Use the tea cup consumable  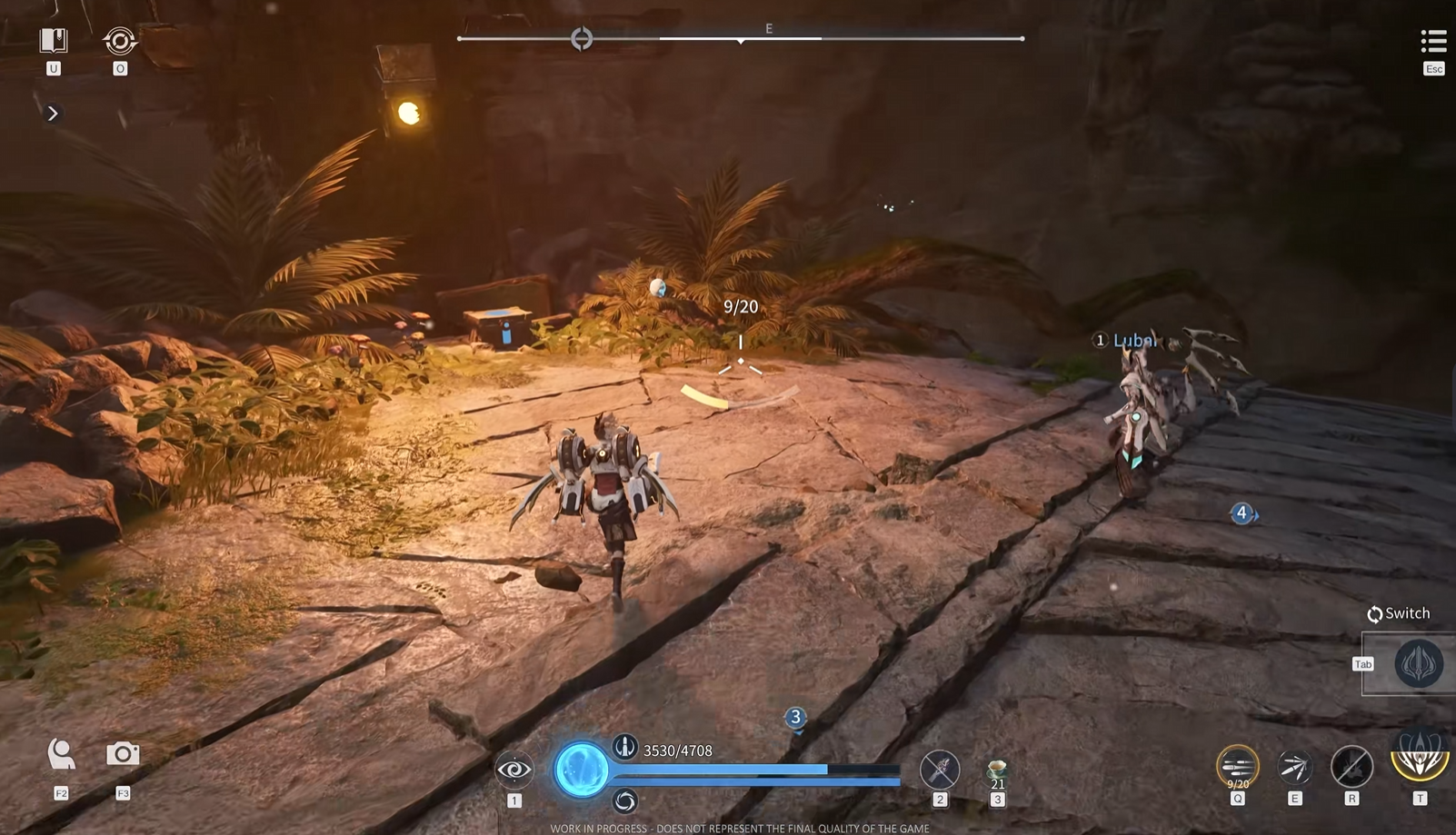[997, 771]
